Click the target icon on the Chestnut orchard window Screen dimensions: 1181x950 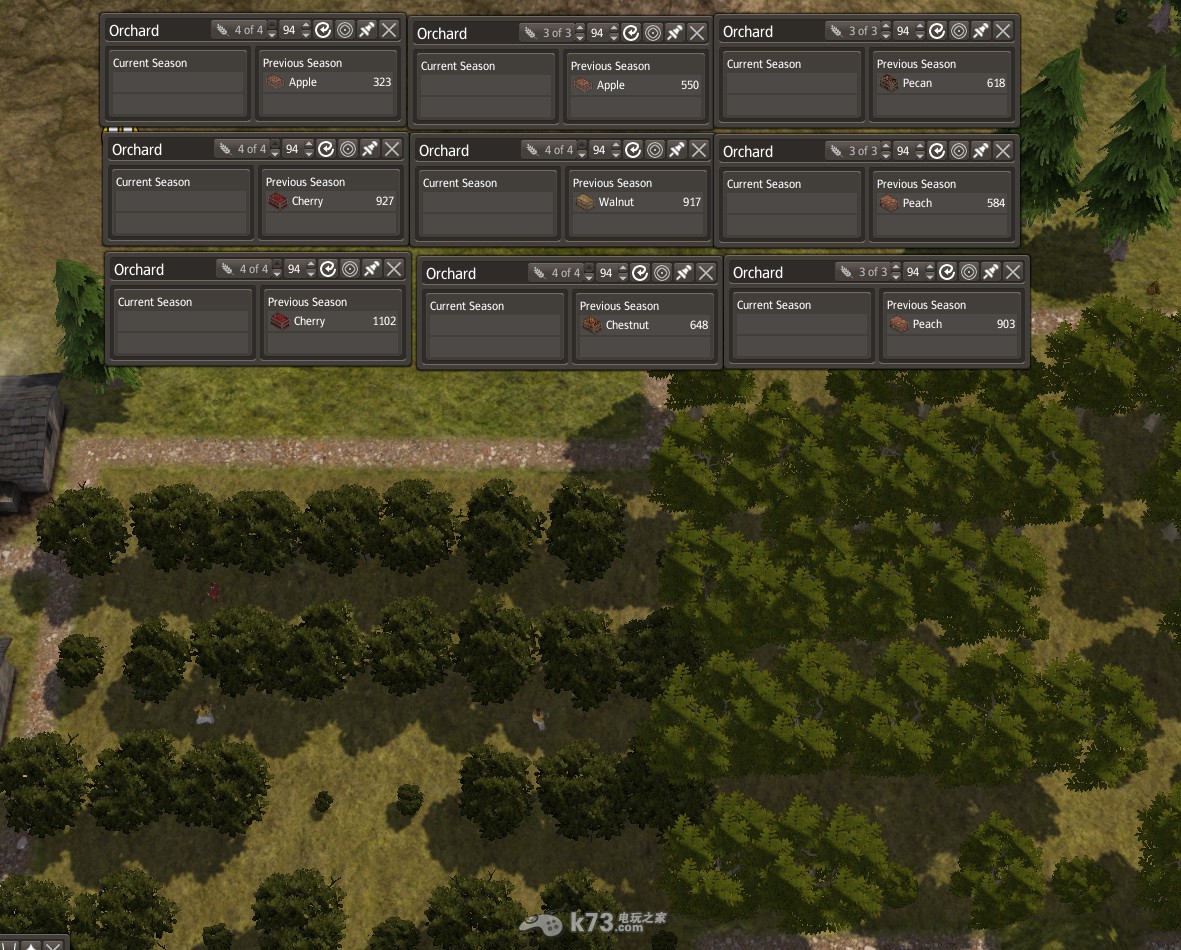(x=662, y=273)
